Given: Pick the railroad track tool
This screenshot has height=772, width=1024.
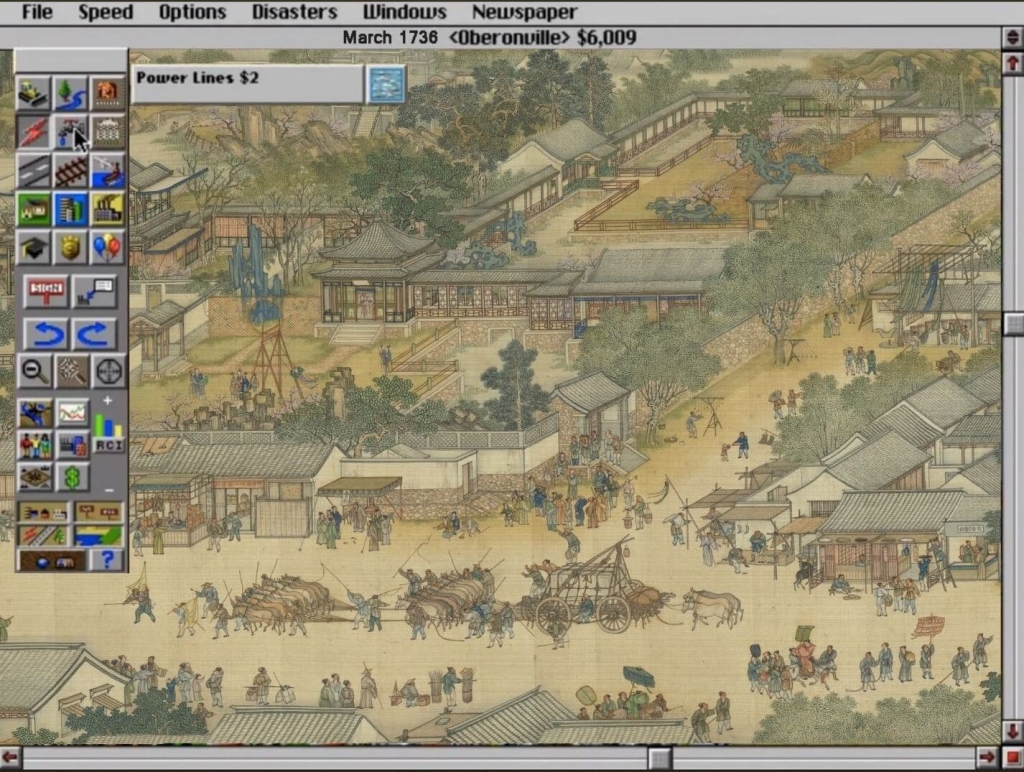Looking at the screenshot, I should click(70, 170).
